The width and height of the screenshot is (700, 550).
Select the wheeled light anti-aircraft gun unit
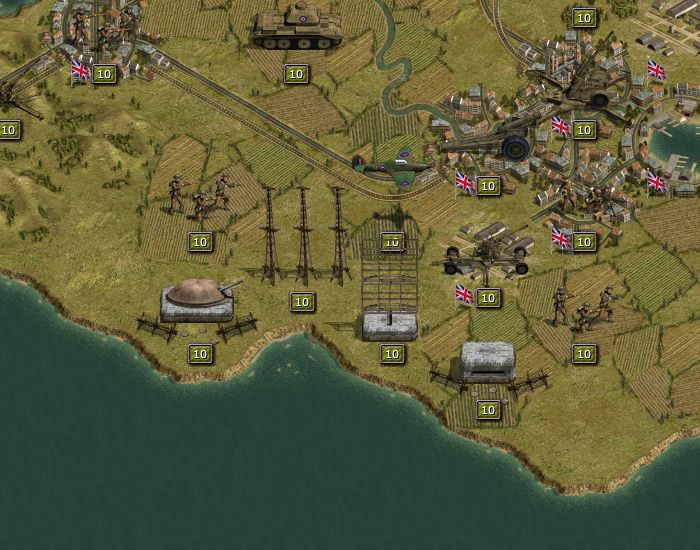coord(487,252)
